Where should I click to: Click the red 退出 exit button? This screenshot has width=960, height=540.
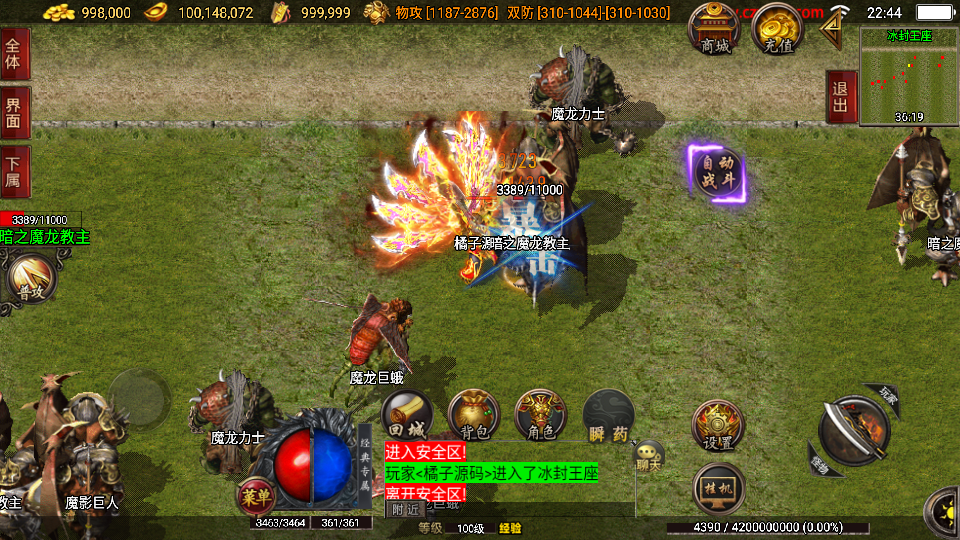click(841, 97)
